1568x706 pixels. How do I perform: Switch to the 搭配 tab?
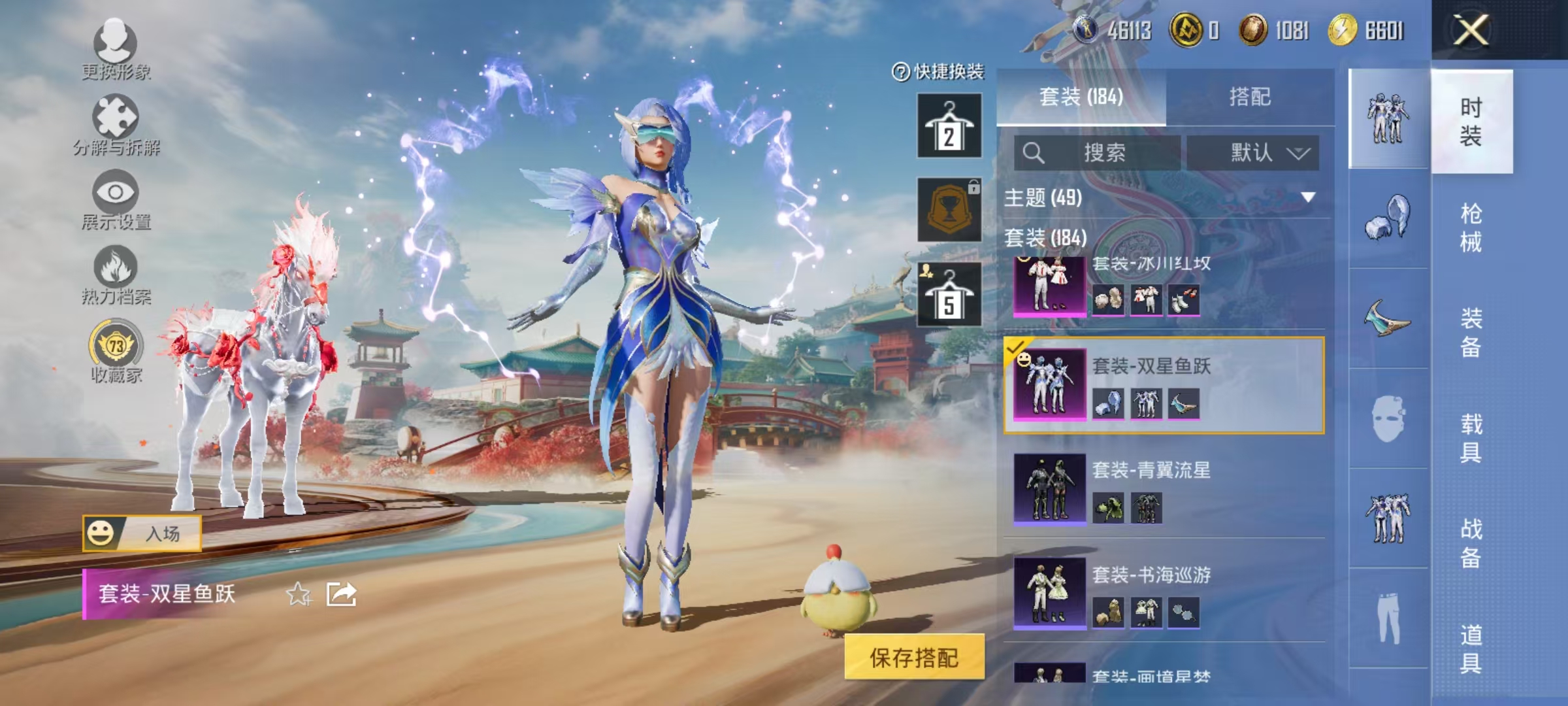click(1258, 97)
